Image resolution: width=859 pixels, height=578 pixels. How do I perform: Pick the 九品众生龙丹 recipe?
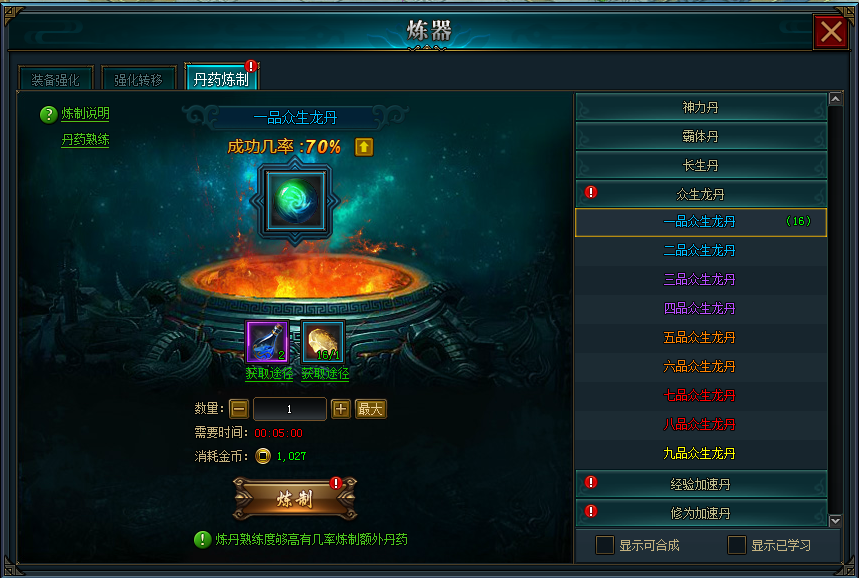pos(699,453)
